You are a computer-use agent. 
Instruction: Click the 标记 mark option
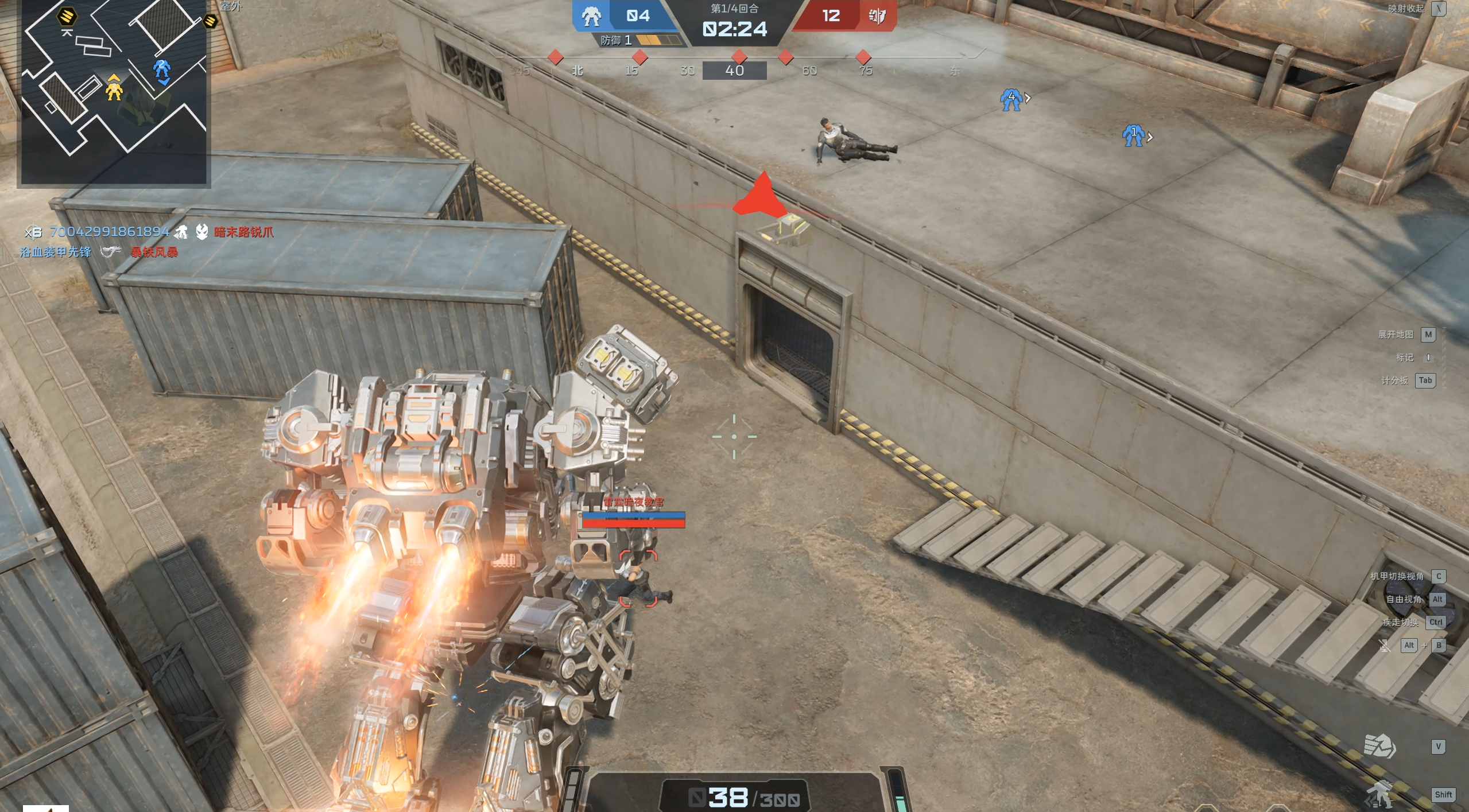(x=1405, y=358)
